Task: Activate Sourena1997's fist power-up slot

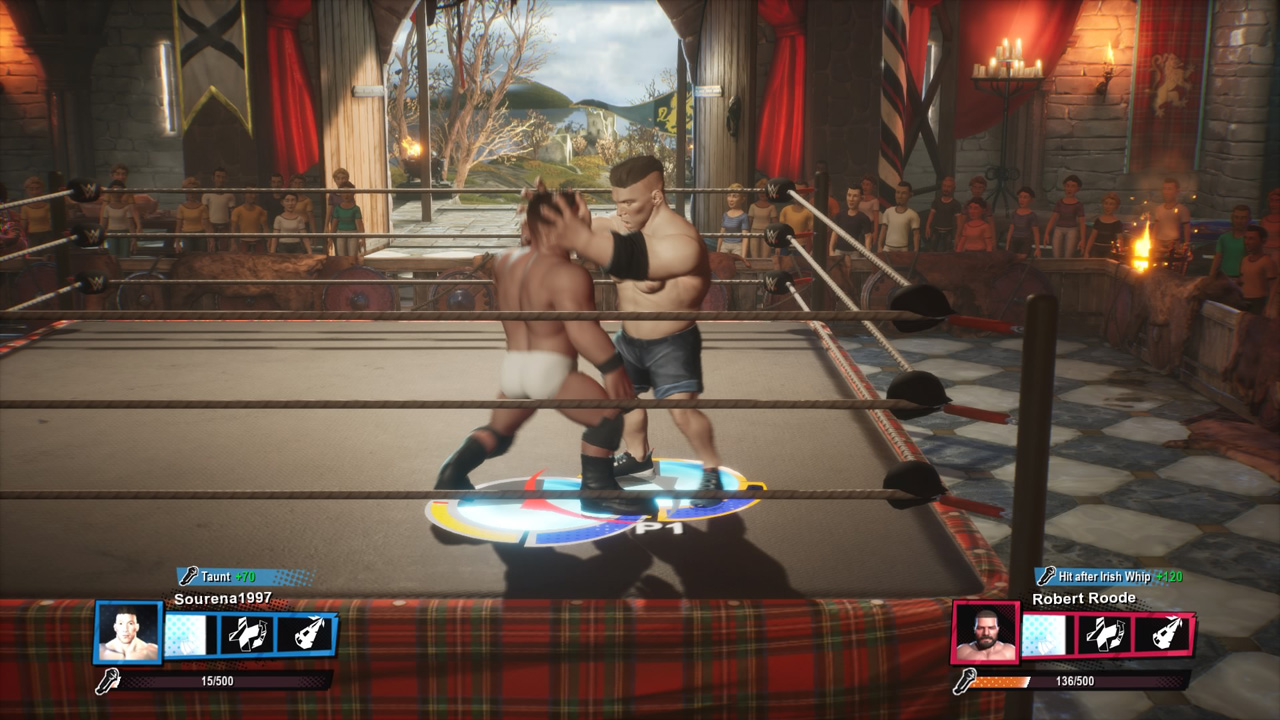Action: coord(190,635)
